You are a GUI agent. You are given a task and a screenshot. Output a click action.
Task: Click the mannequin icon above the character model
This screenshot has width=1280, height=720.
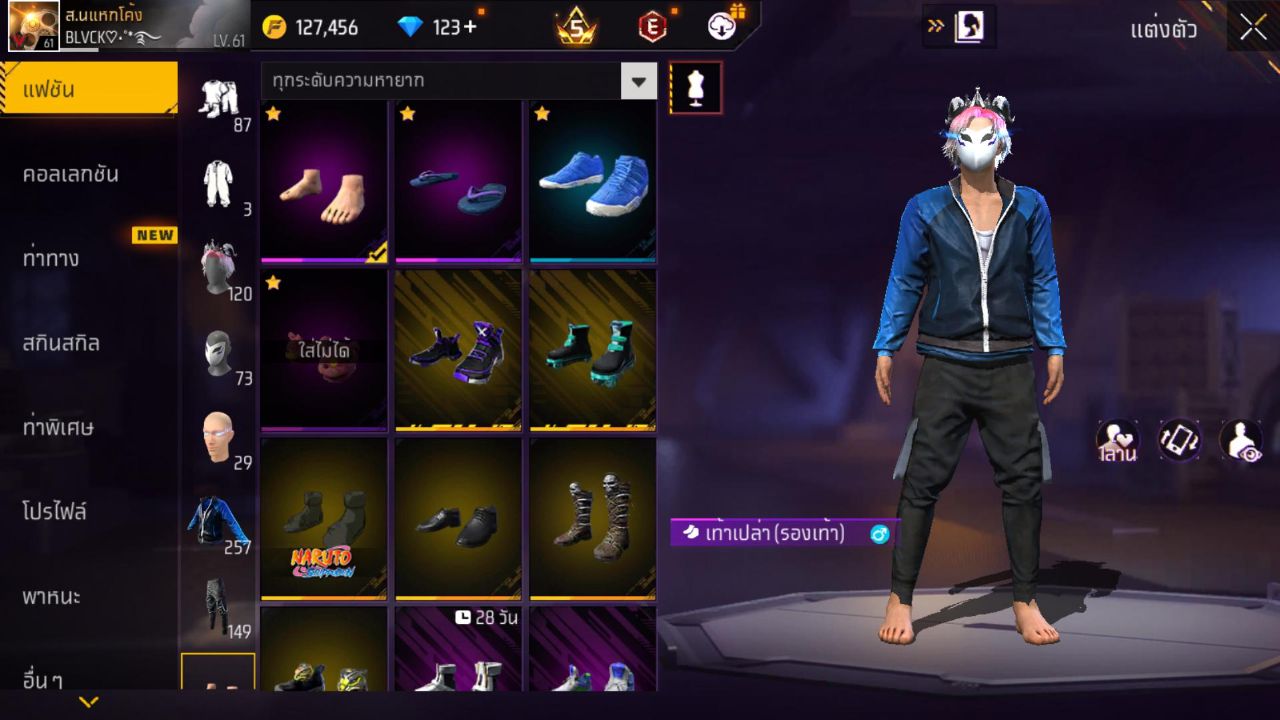[x=695, y=87]
